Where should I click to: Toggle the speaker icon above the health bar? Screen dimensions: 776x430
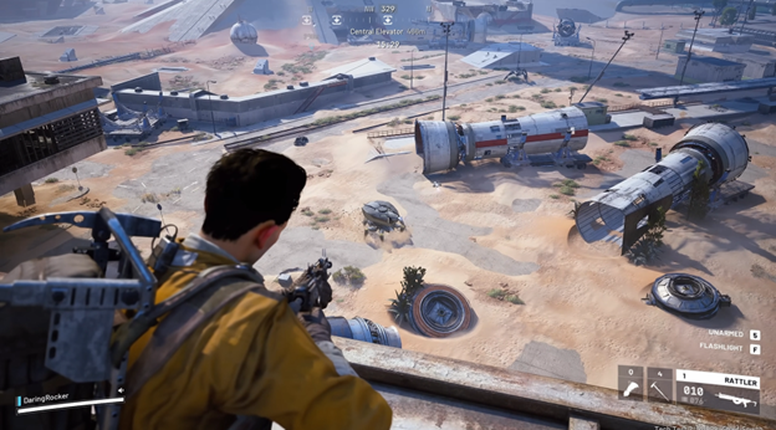pos(121,390)
